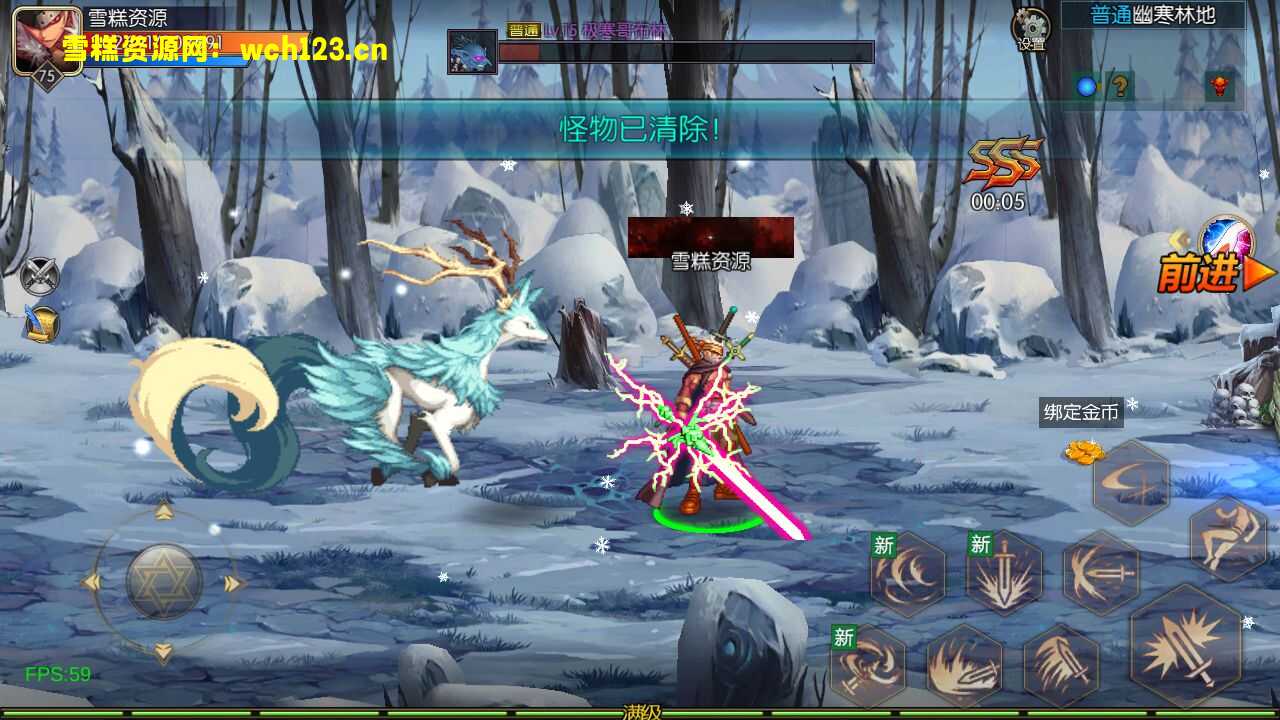This screenshot has height=720, width=1280.
Task: Use the feathered sword skill in bottom row
Action: (x=1061, y=663)
